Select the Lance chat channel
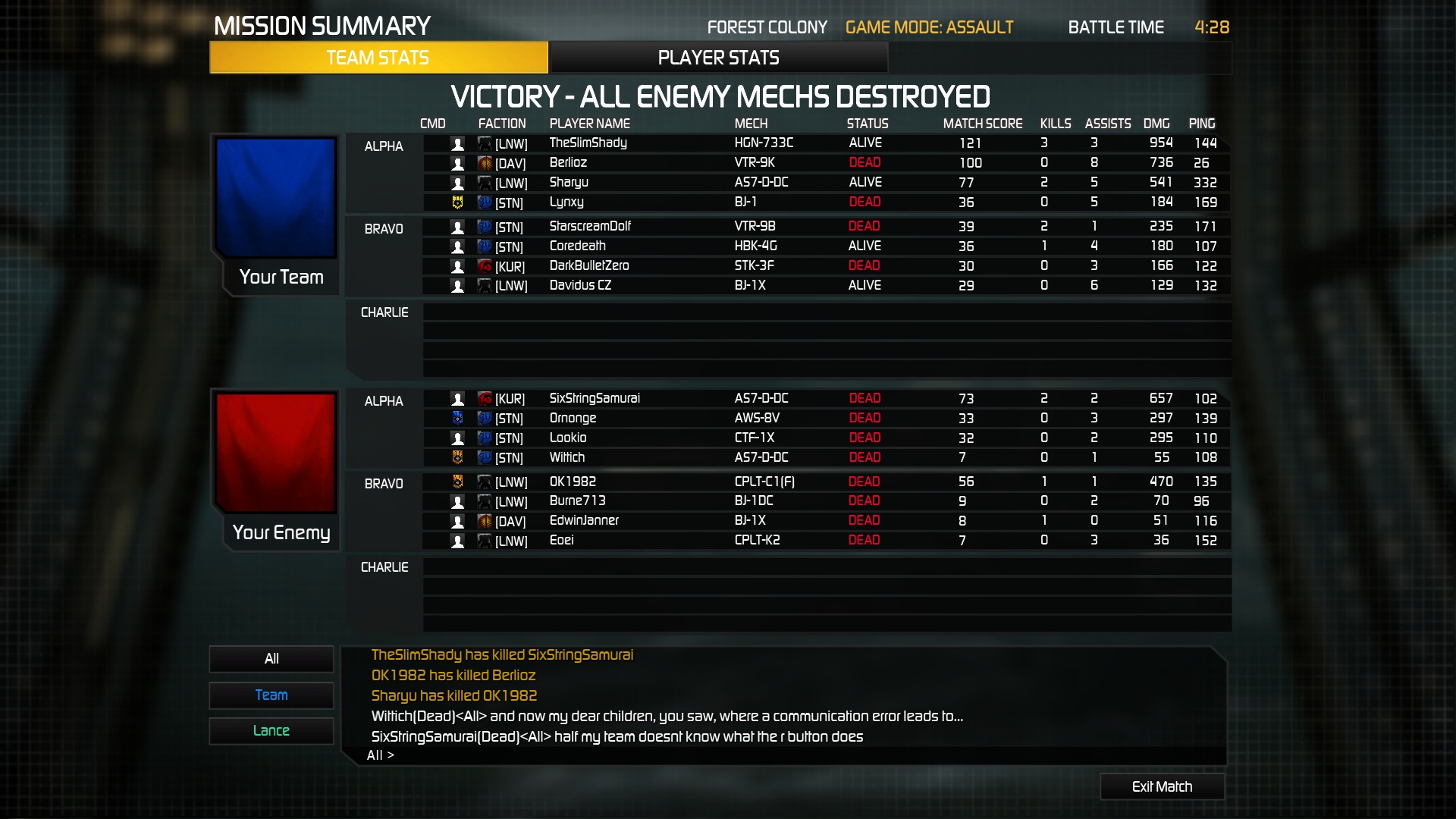The width and height of the screenshot is (1456, 819). tap(271, 730)
